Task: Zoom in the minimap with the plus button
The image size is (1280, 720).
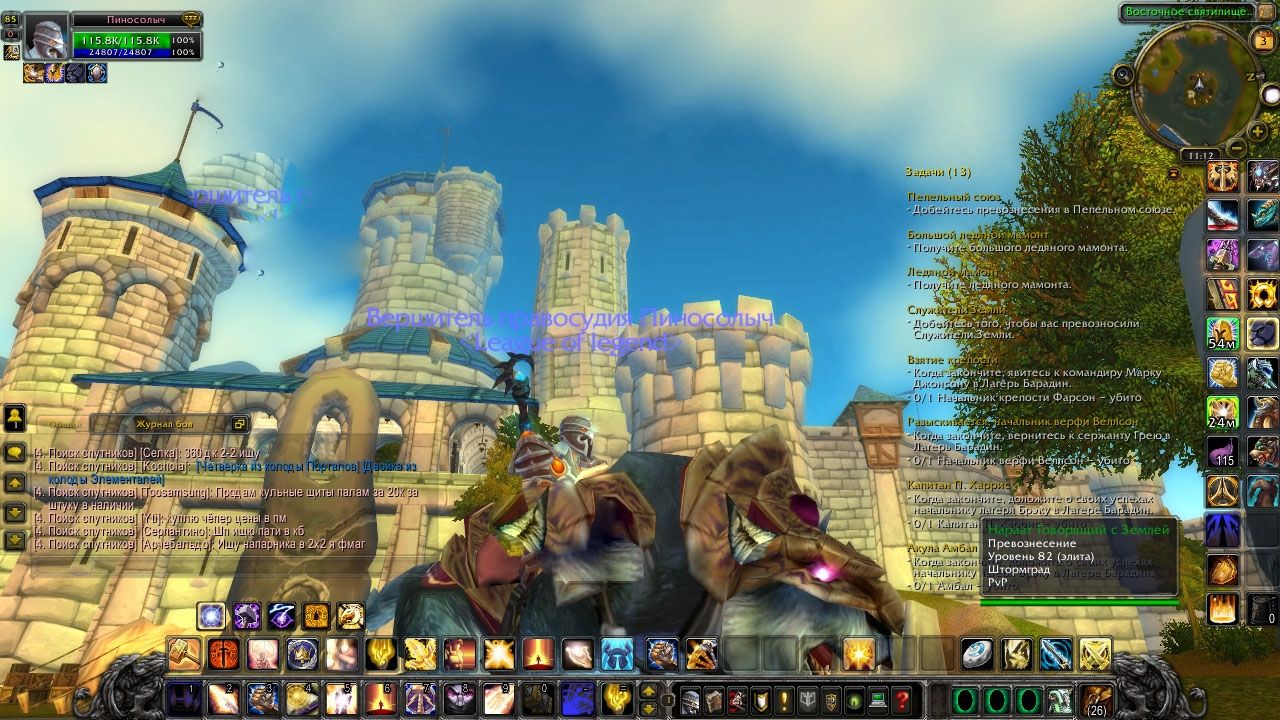Action: pyautogui.click(x=1258, y=131)
